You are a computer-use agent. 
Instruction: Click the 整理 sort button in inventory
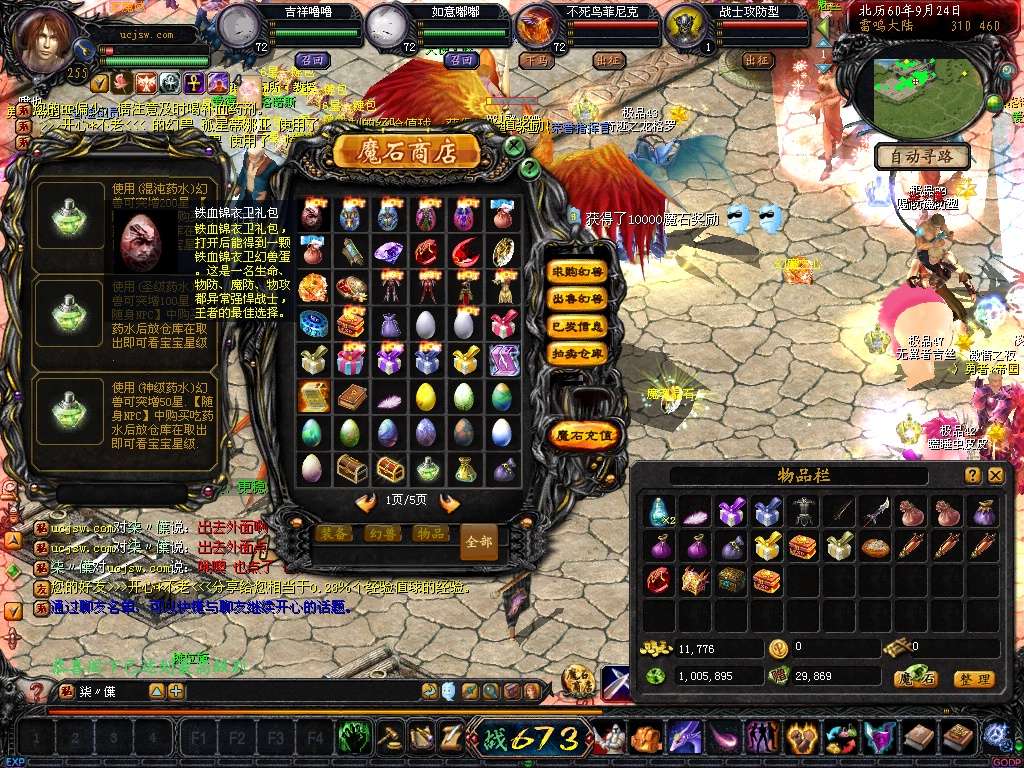[x=973, y=679]
